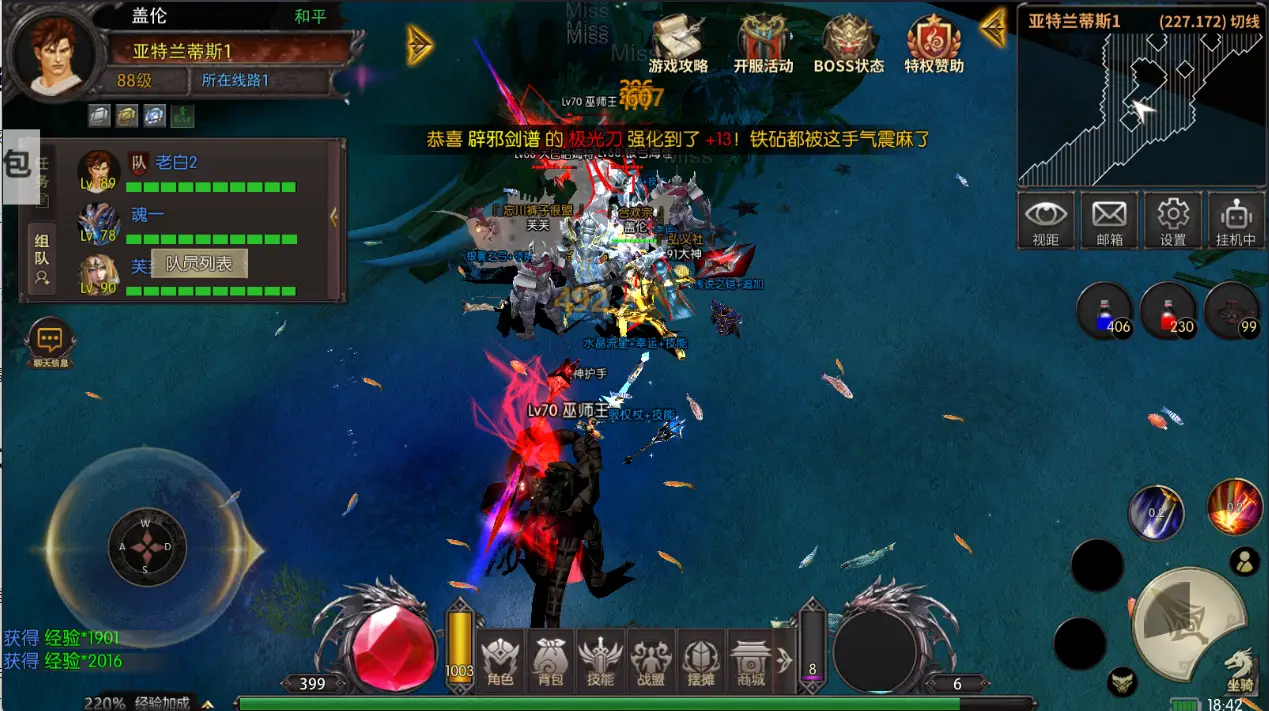The width and height of the screenshot is (1269, 711).
Task: Open the 游戏攻略 game guide
Action: pyautogui.click(x=678, y=45)
